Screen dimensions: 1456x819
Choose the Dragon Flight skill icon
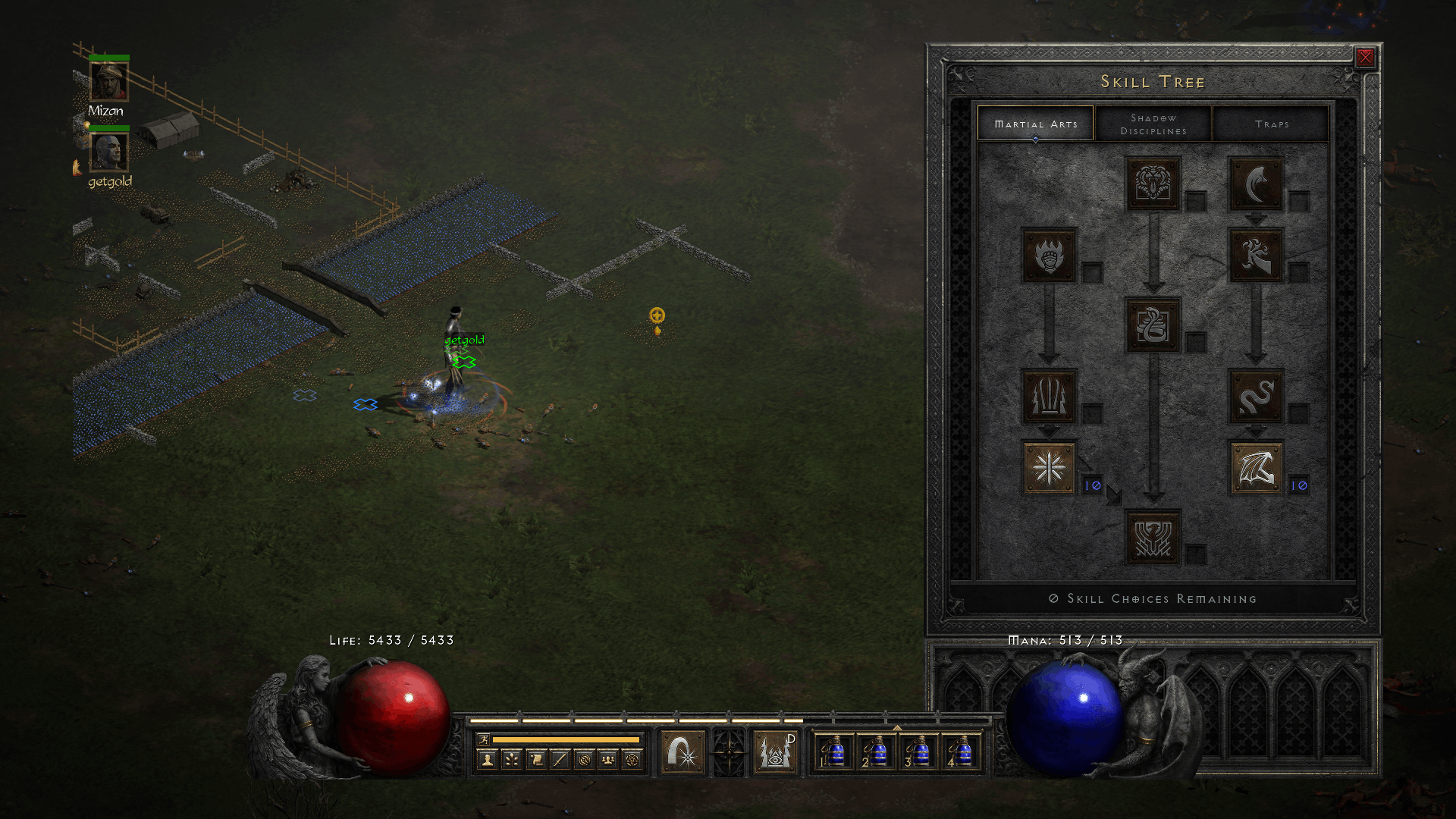[1256, 467]
